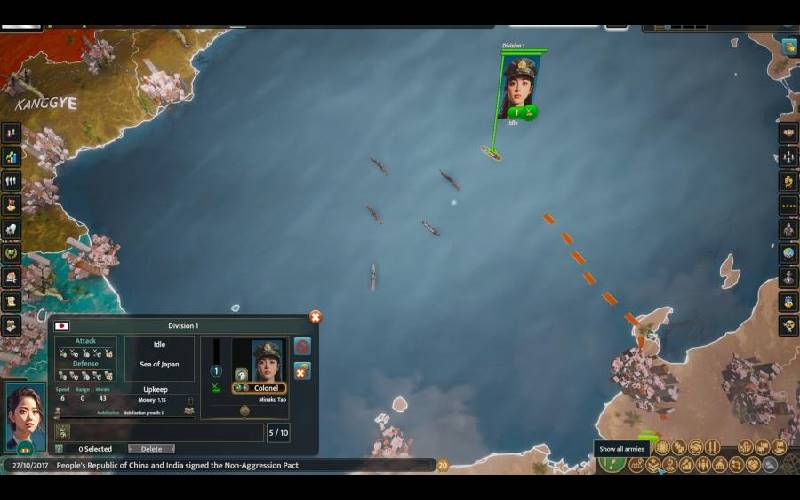The width and height of the screenshot is (800, 500).
Task: Open the bar chart icon in the left sidebar
Action: (11, 157)
